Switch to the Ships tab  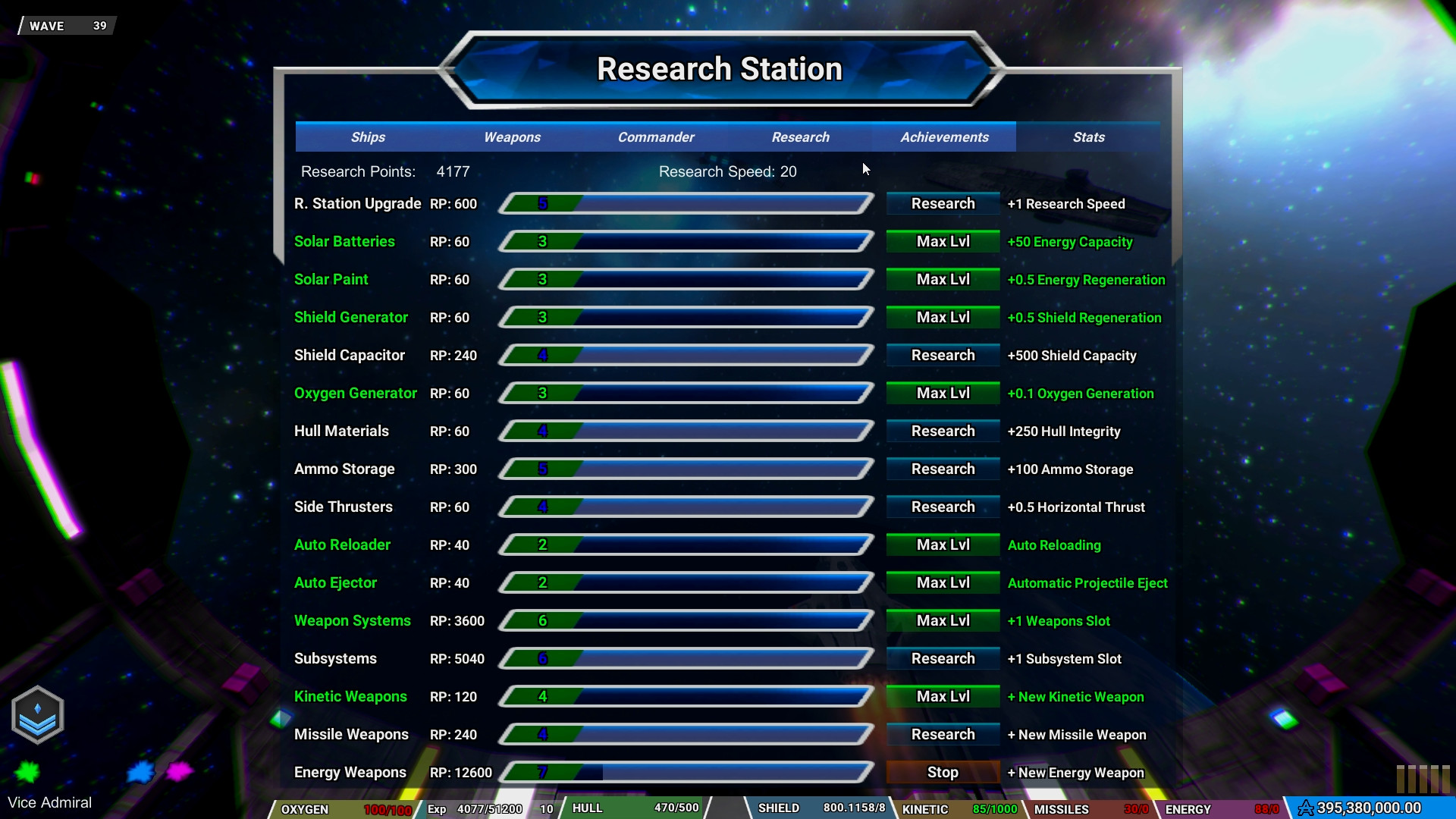point(368,137)
